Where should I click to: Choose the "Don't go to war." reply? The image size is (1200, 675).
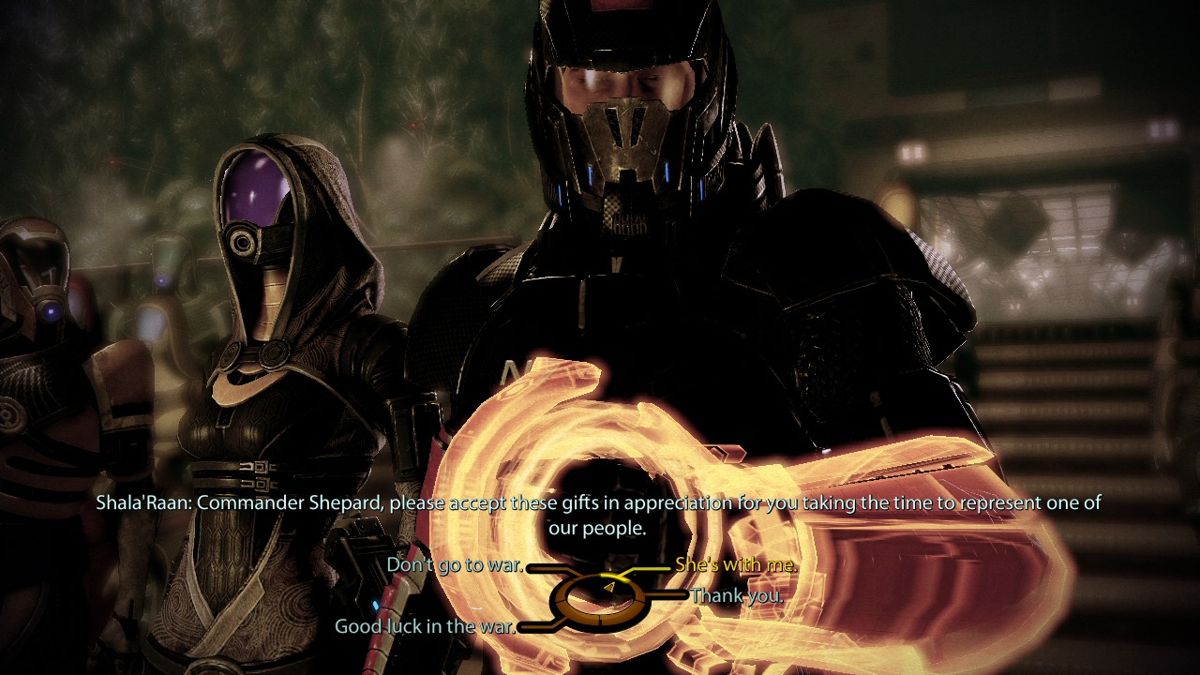click(x=455, y=566)
